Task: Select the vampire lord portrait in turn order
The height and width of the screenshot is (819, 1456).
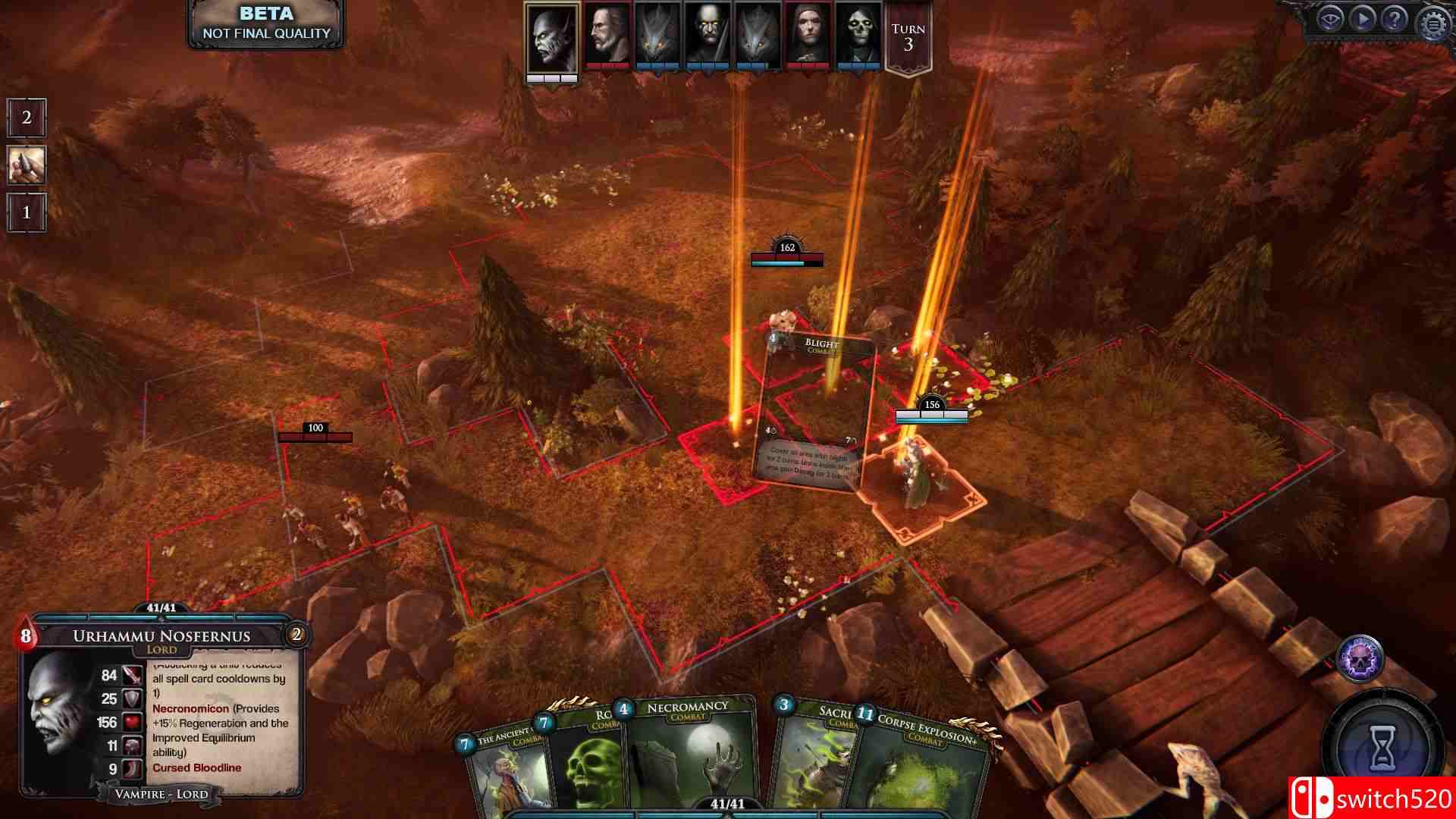Action: click(x=552, y=38)
